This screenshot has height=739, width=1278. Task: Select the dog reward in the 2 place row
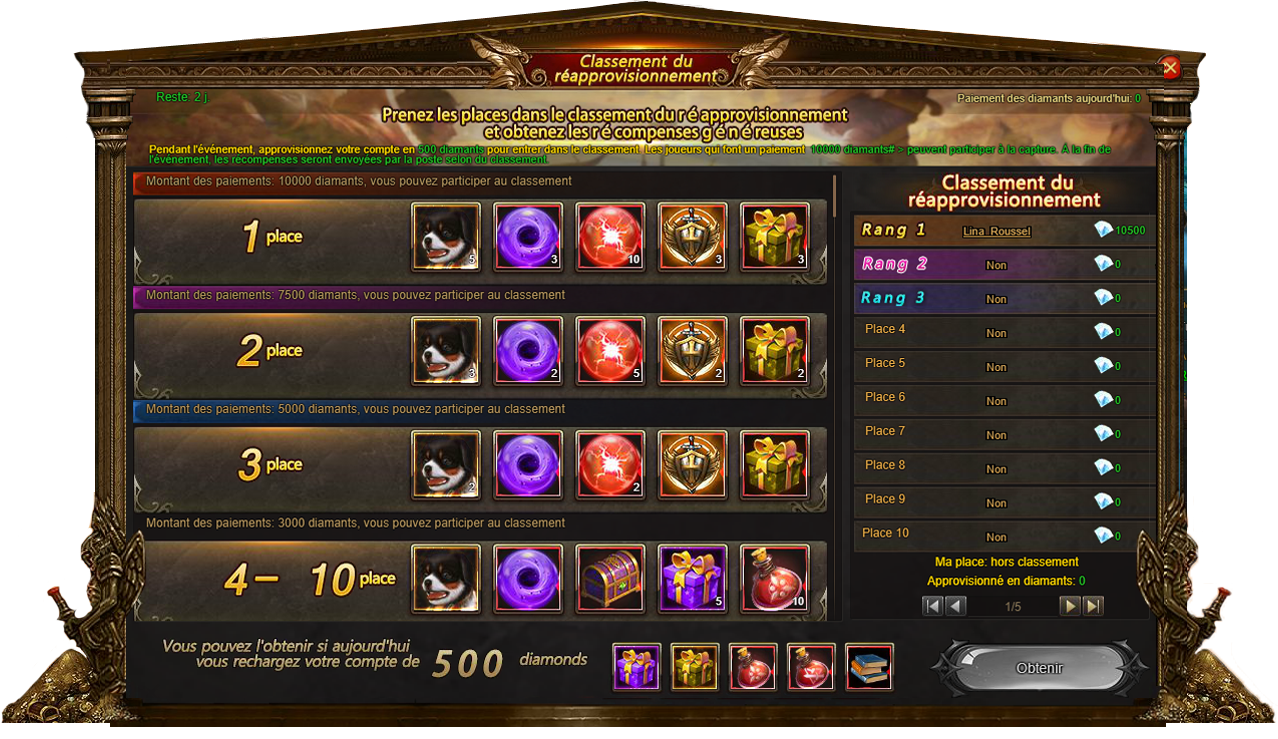[446, 351]
